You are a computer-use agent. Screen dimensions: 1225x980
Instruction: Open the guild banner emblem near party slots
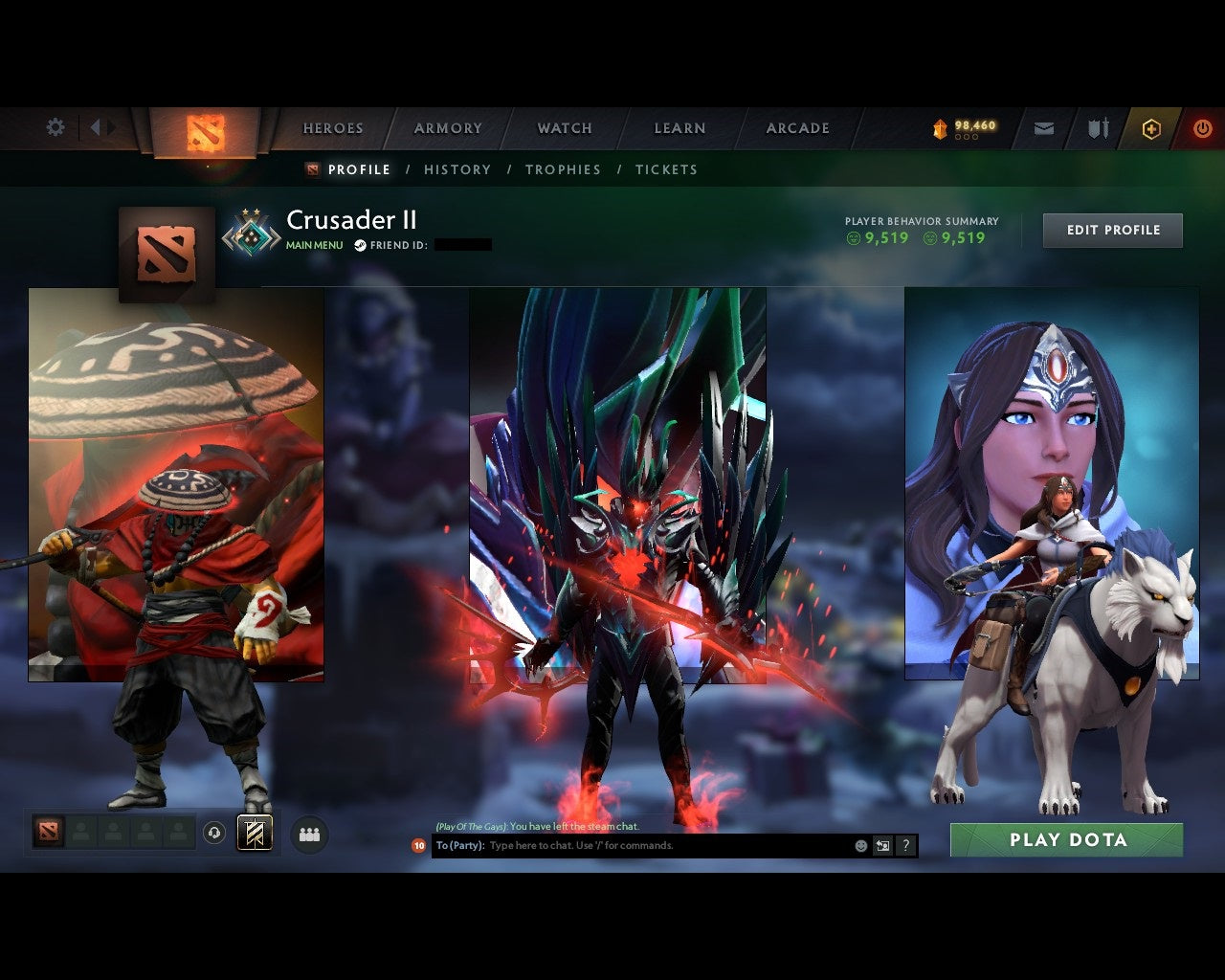(x=253, y=833)
